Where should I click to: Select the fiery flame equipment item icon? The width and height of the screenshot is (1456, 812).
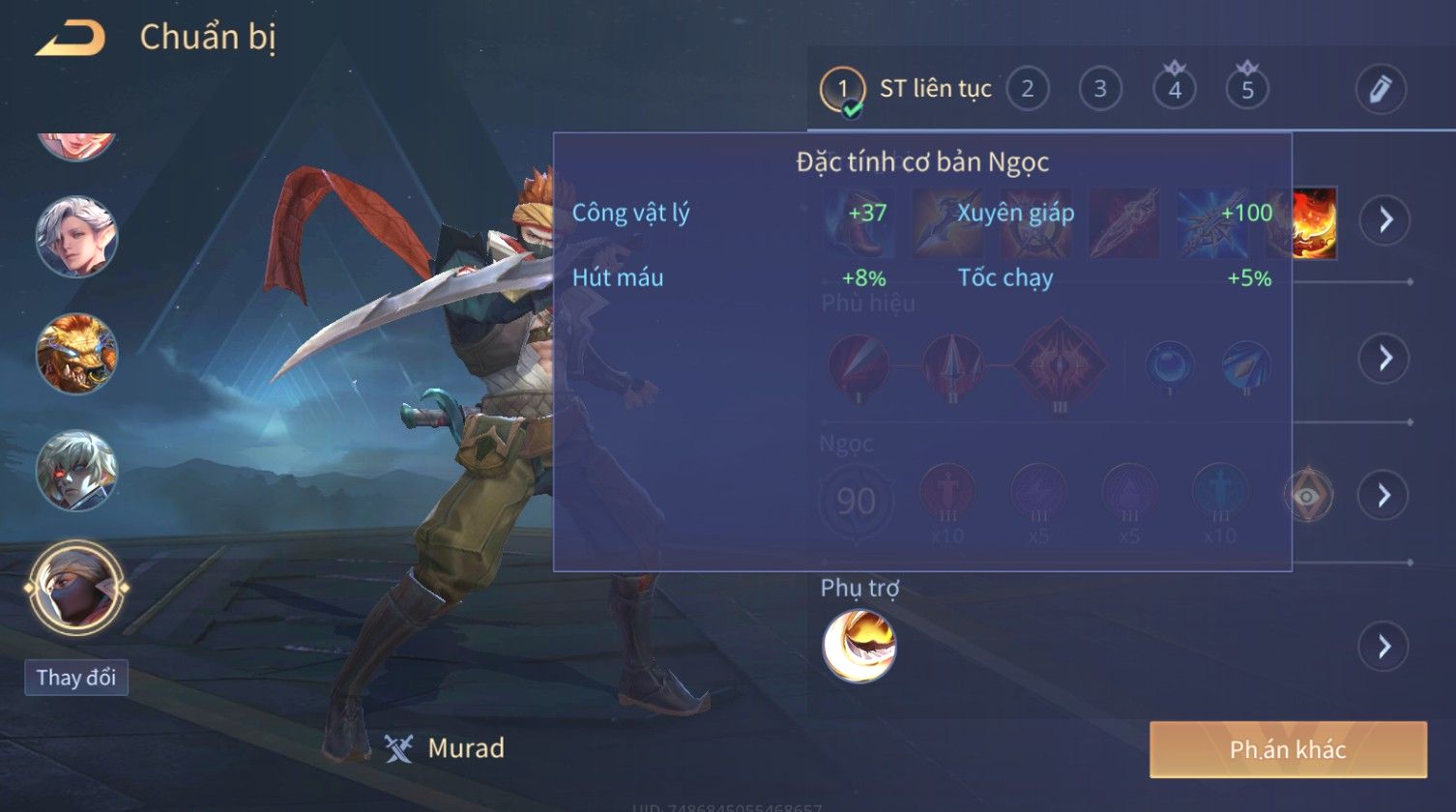click(x=1314, y=222)
